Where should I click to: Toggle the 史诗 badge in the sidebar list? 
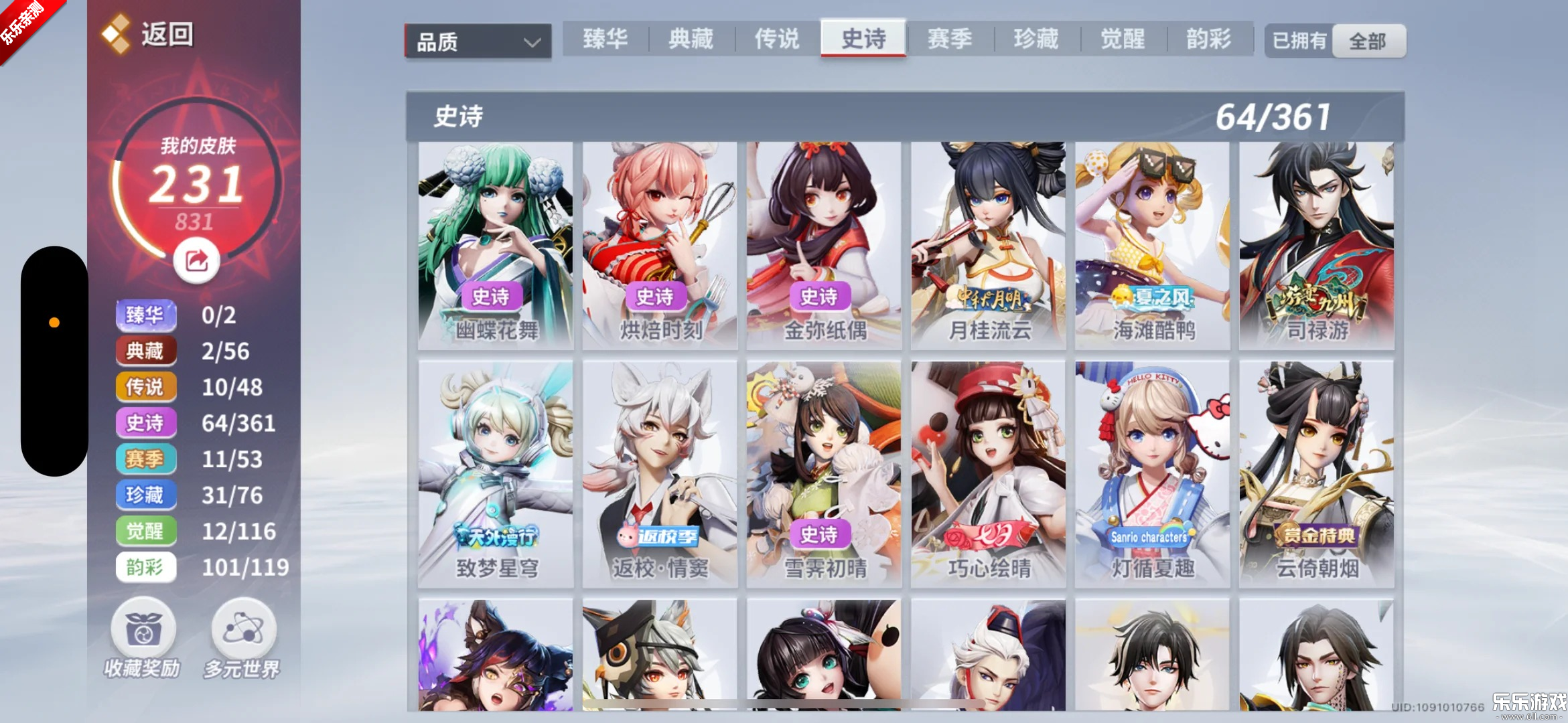(x=146, y=423)
